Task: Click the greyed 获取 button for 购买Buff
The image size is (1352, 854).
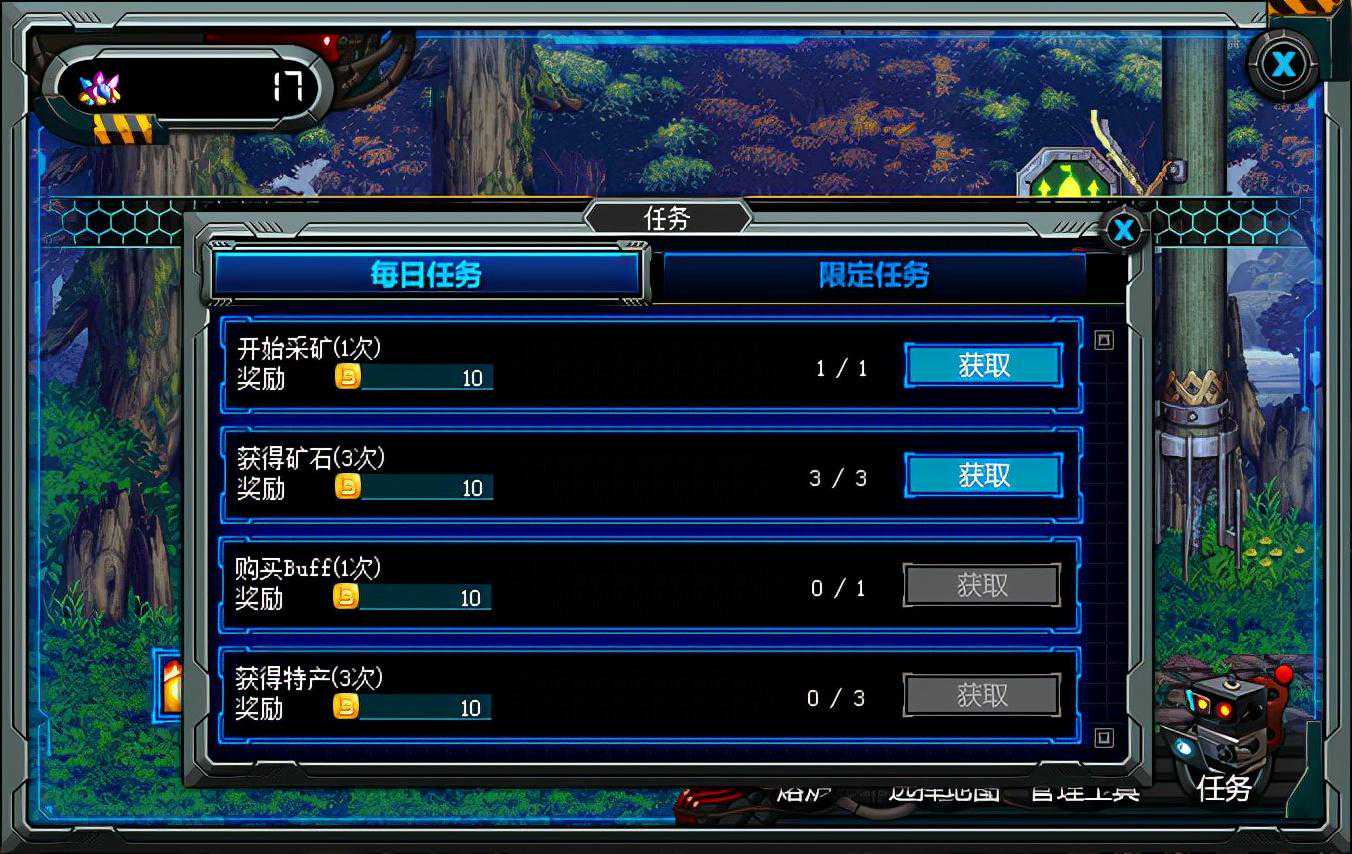Action: tap(981, 586)
